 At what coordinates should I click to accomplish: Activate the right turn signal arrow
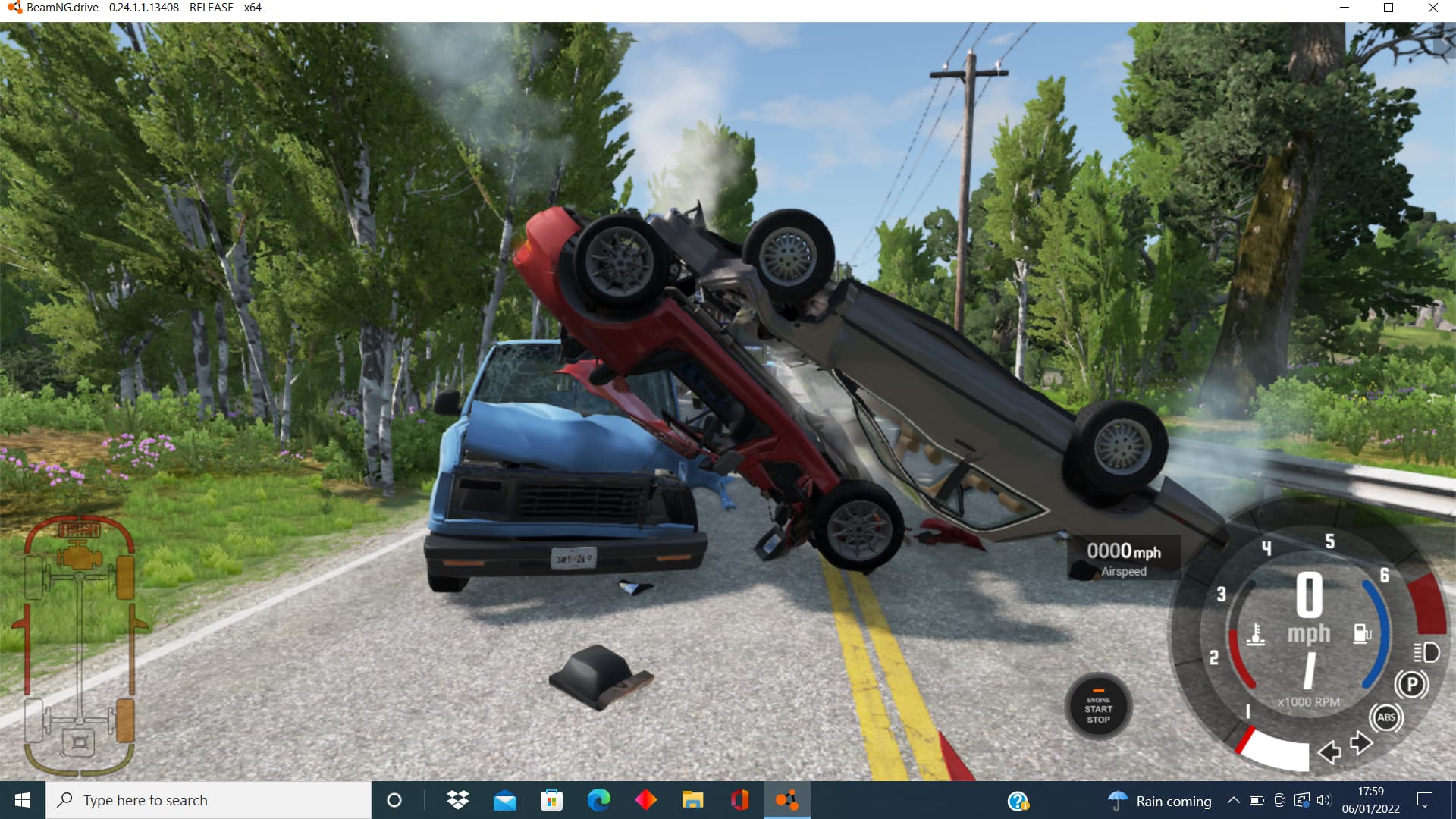1361,742
